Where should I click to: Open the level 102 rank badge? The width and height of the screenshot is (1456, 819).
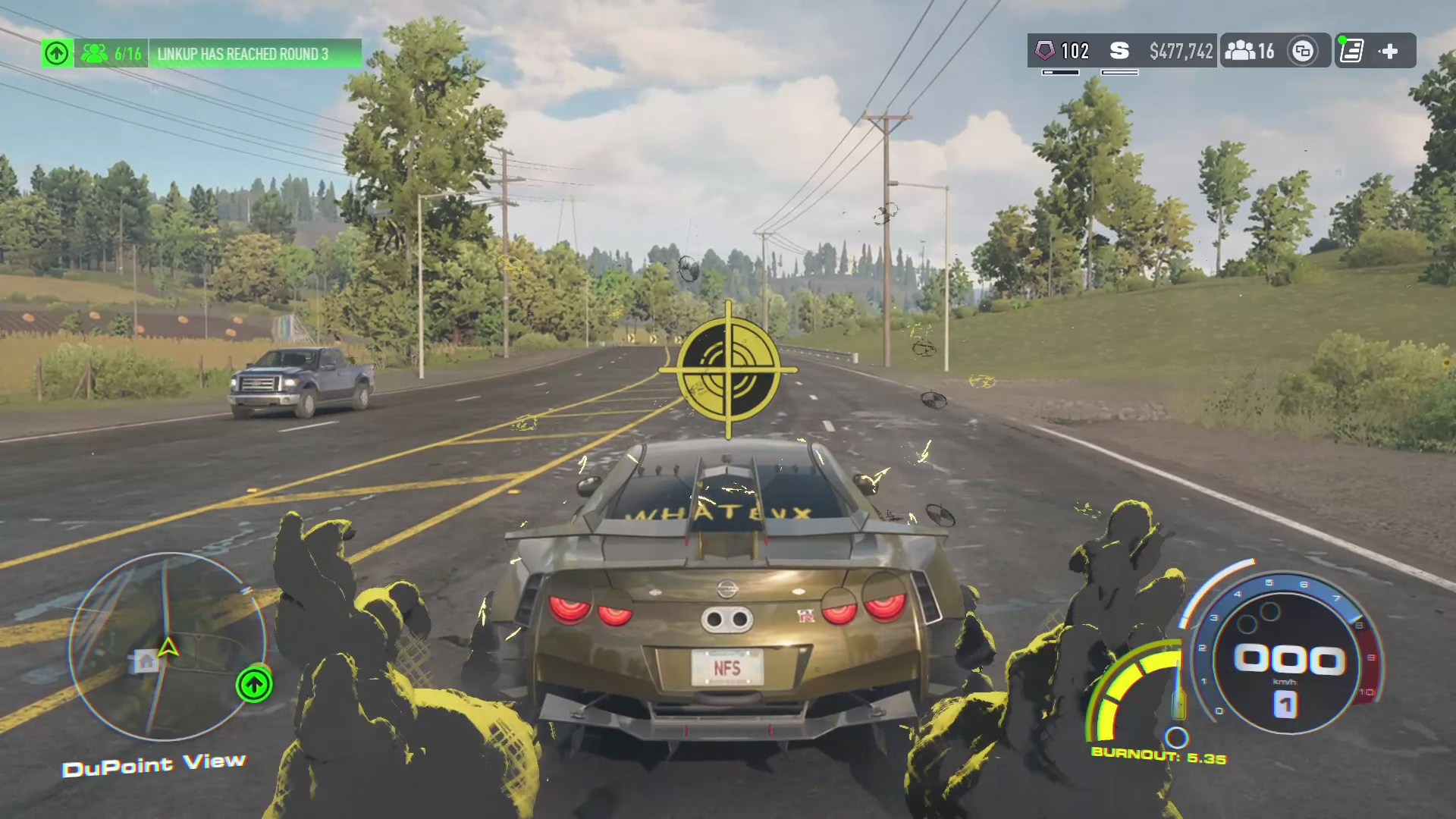coord(1063,51)
